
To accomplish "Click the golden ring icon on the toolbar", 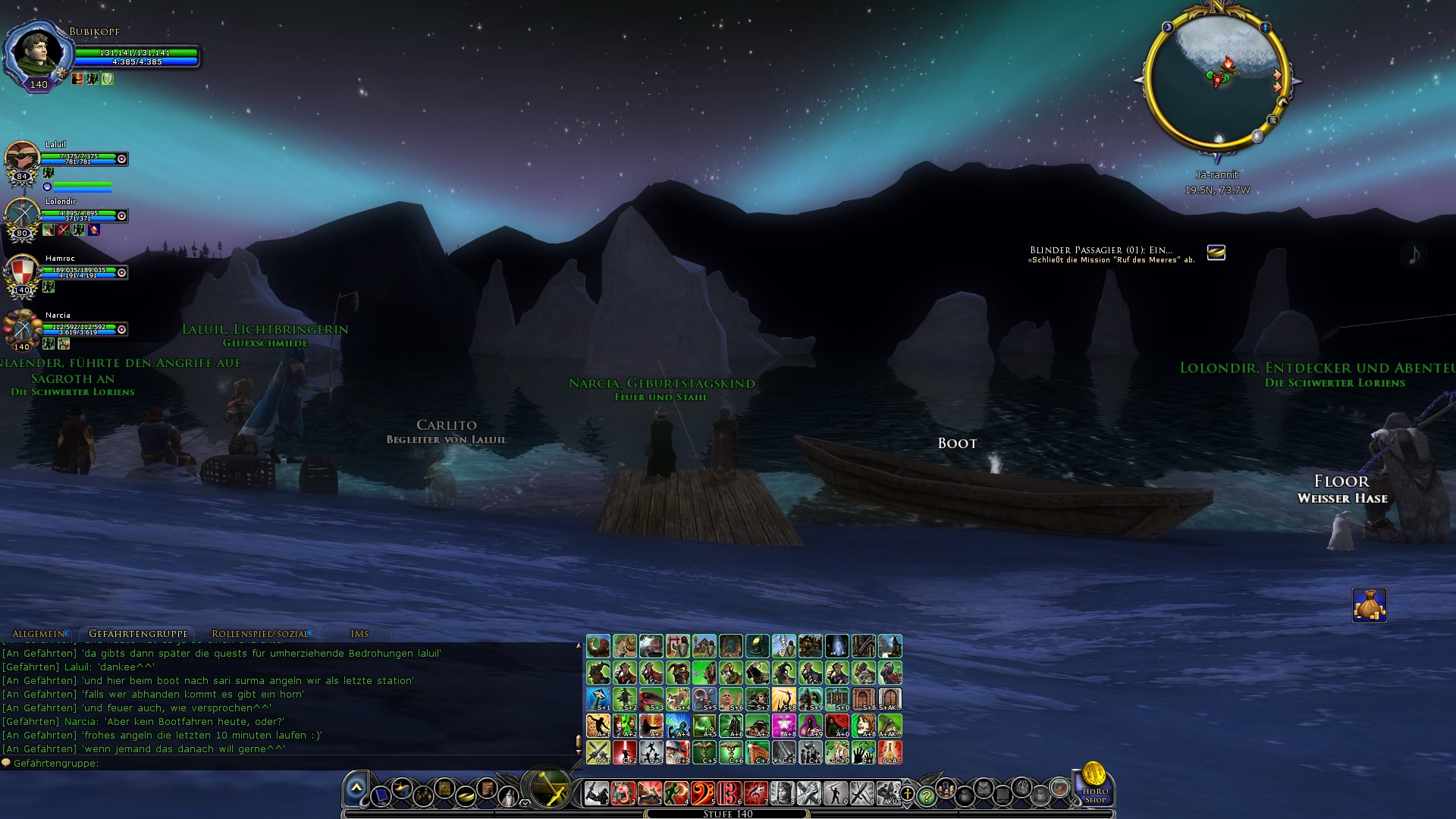I will (x=466, y=796).
